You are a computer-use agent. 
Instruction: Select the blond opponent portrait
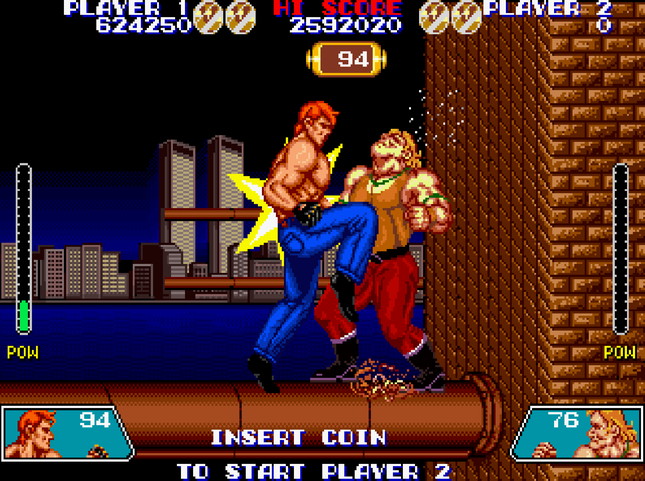coord(607,433)
